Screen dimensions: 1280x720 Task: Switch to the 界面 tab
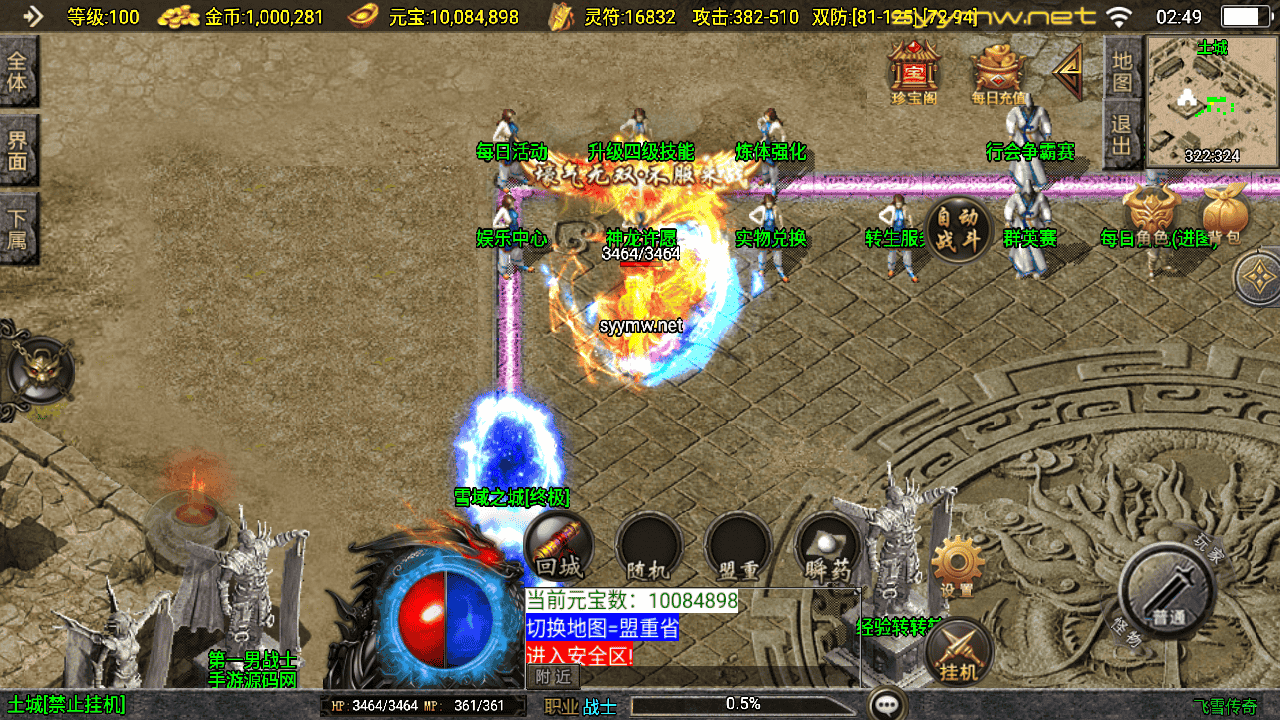18,149
